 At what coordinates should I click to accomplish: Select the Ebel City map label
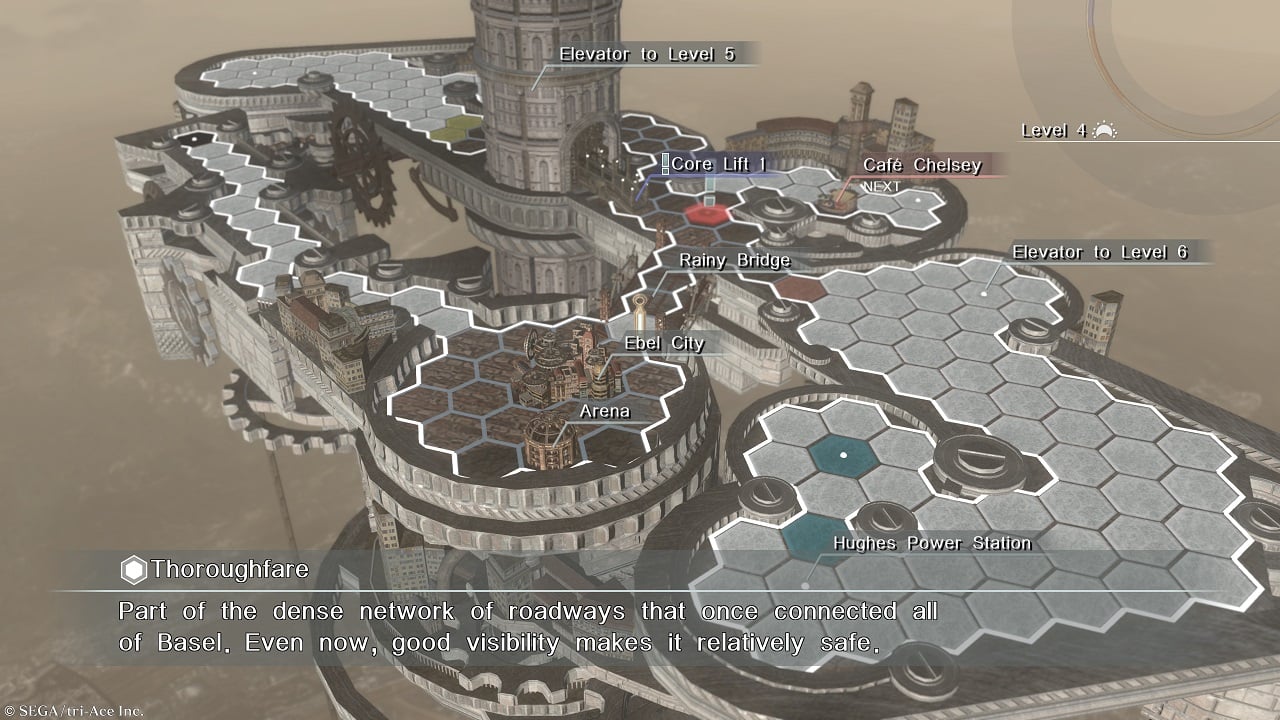[664, 343]
